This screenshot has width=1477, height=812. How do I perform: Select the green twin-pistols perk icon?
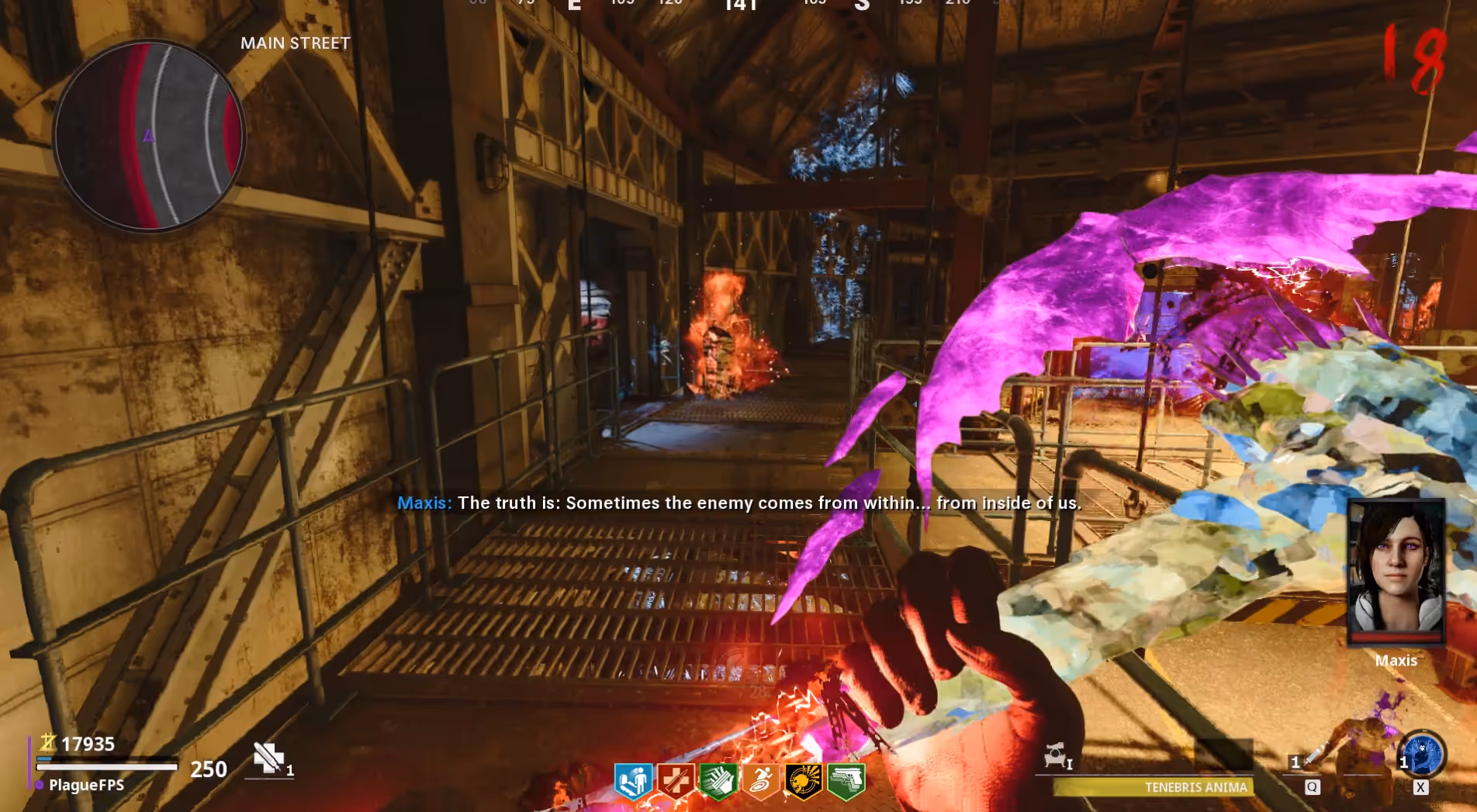[846, 780]
